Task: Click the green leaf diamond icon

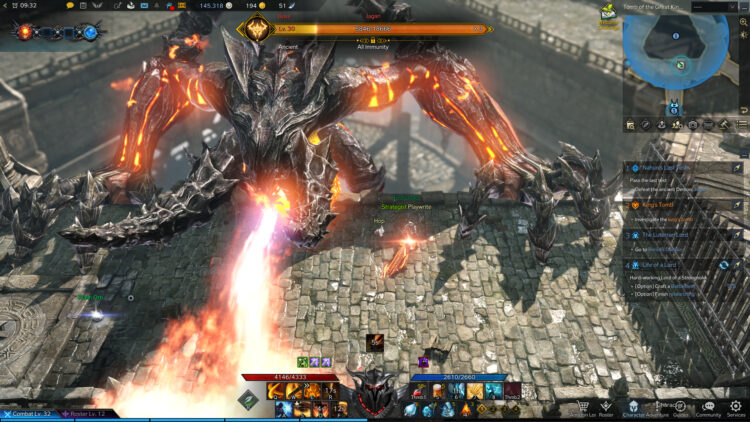Action: (247, 400)
